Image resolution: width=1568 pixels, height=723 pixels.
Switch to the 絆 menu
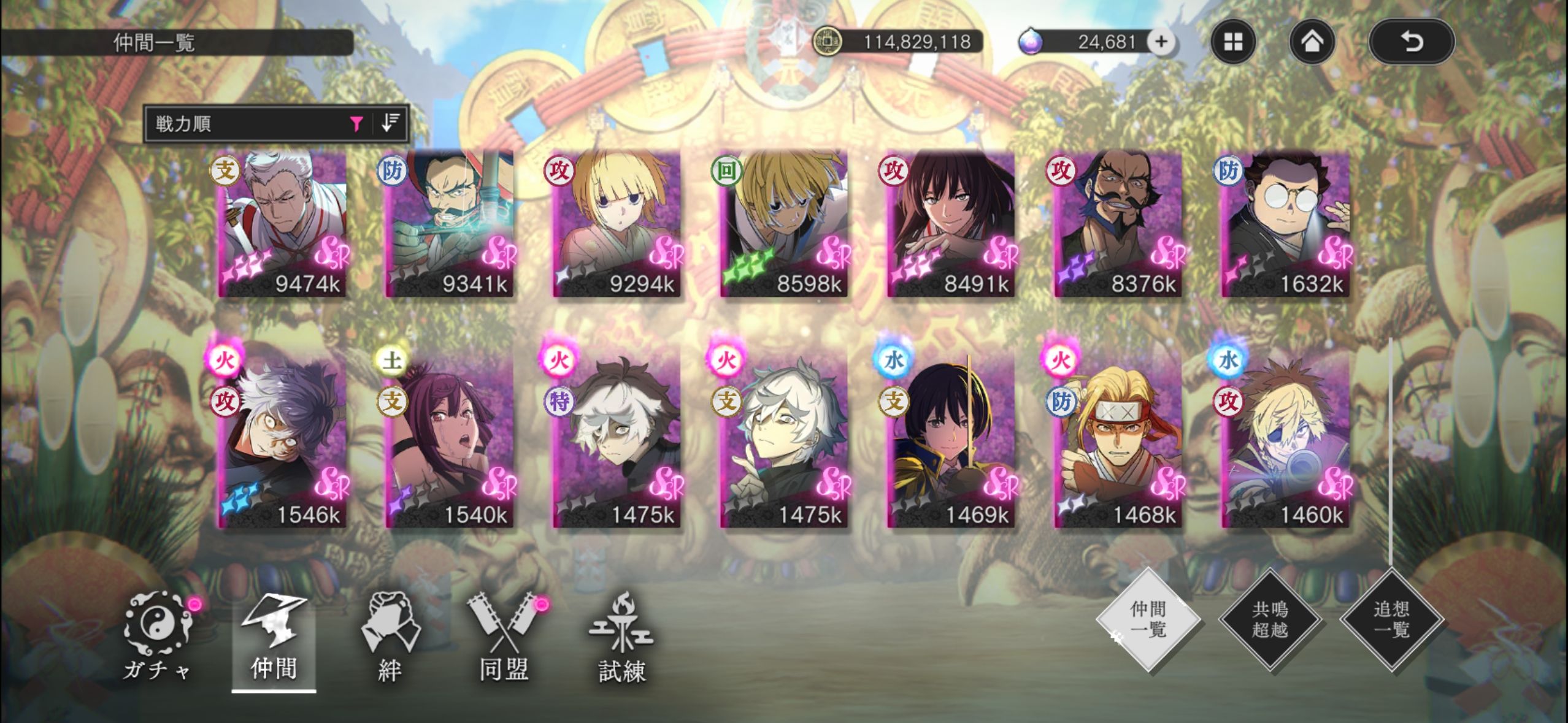pyautogui.click(x=390, y=638)
